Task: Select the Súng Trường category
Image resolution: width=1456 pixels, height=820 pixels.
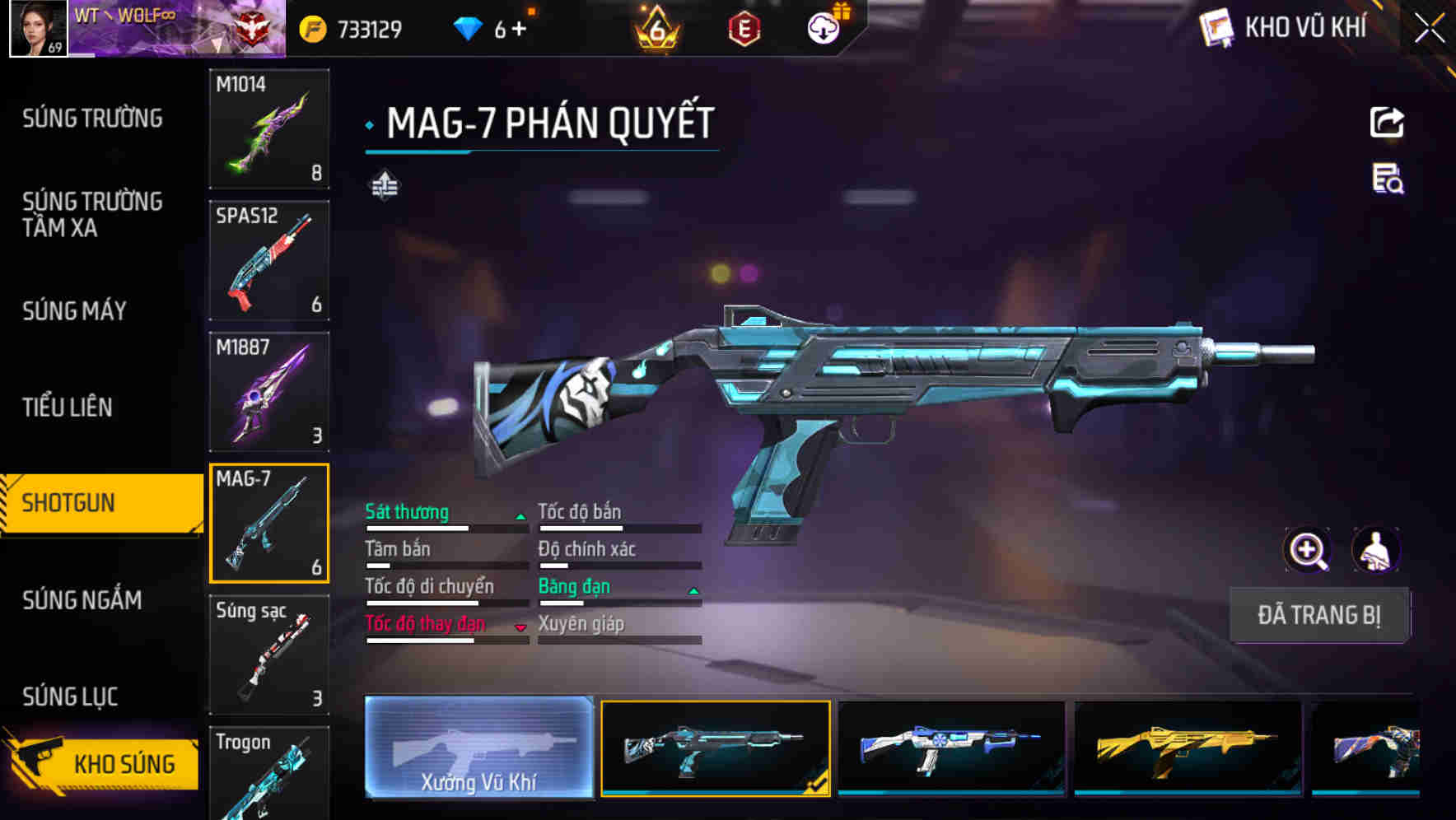Action: pyautogui.click(x=92, y=119)
